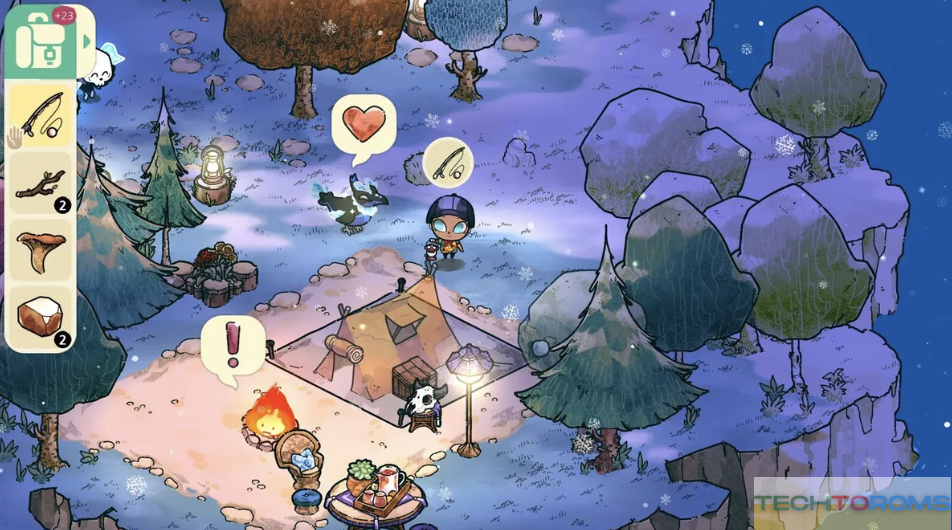Pick the brown rock chunk slot

click(41, 318)
